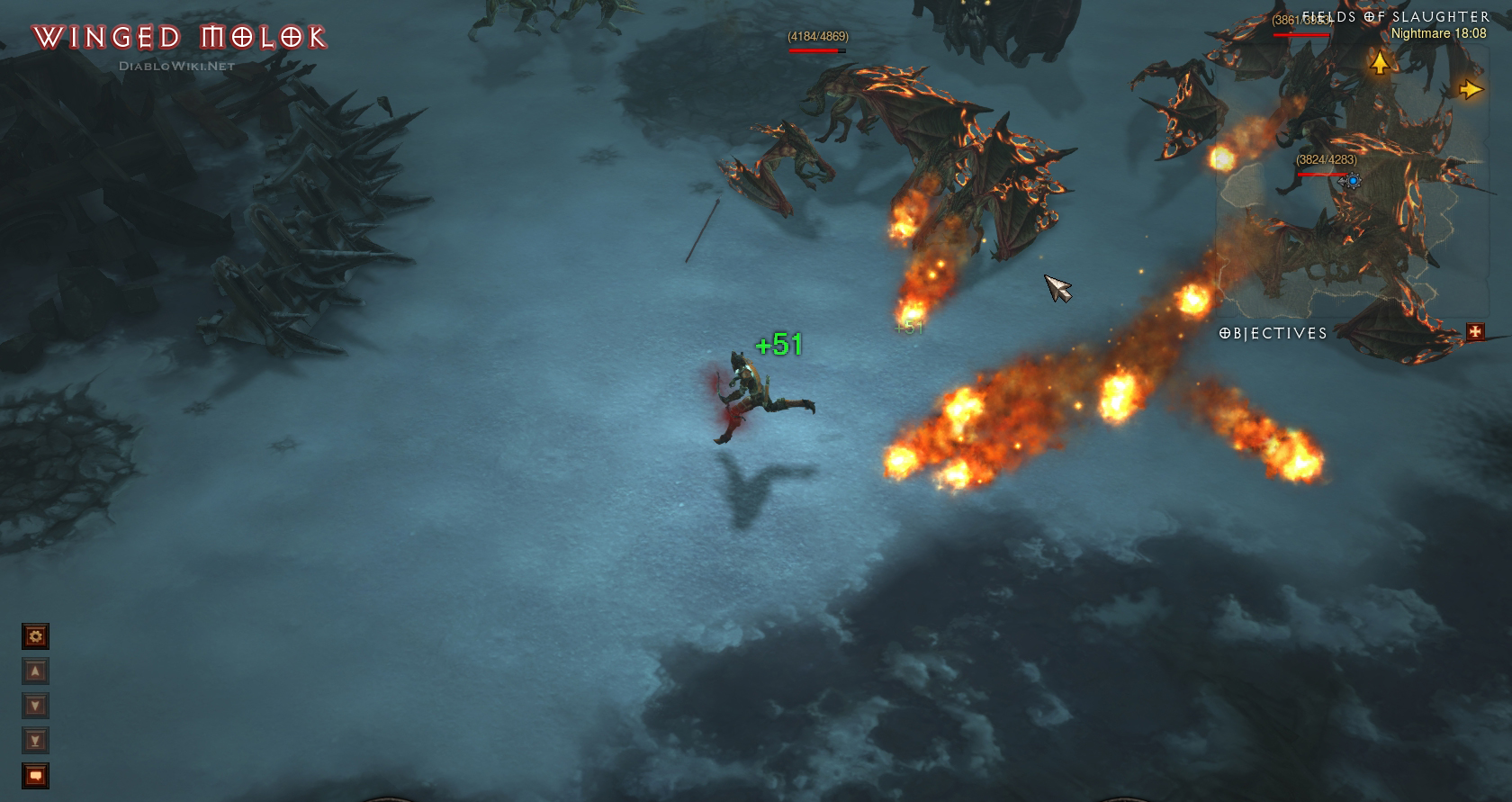Open the gear-shaped chat options button
The image size is (1512, 802).
click(x=35, y=637)
